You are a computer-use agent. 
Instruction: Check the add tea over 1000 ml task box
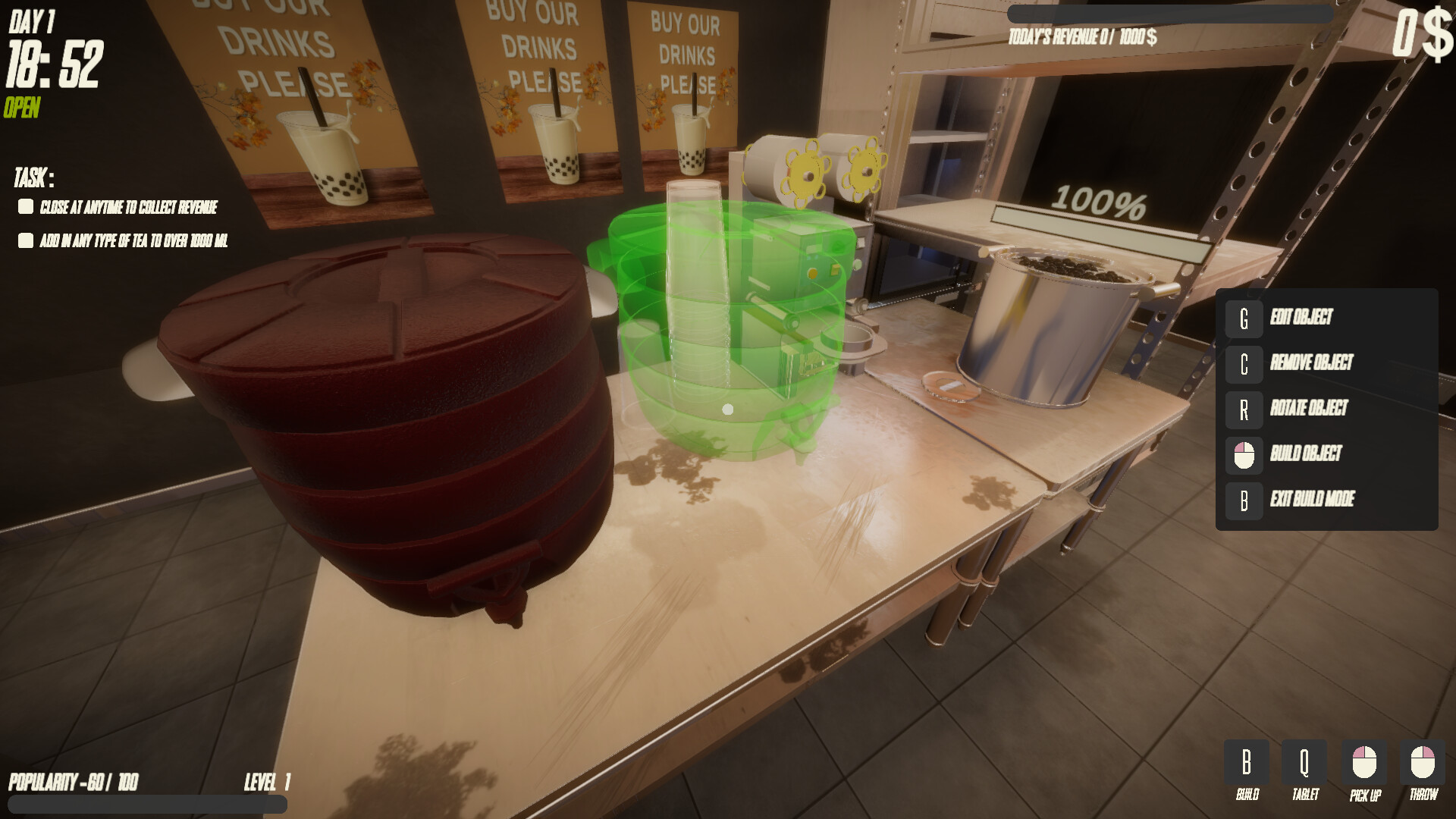point(25,240)
